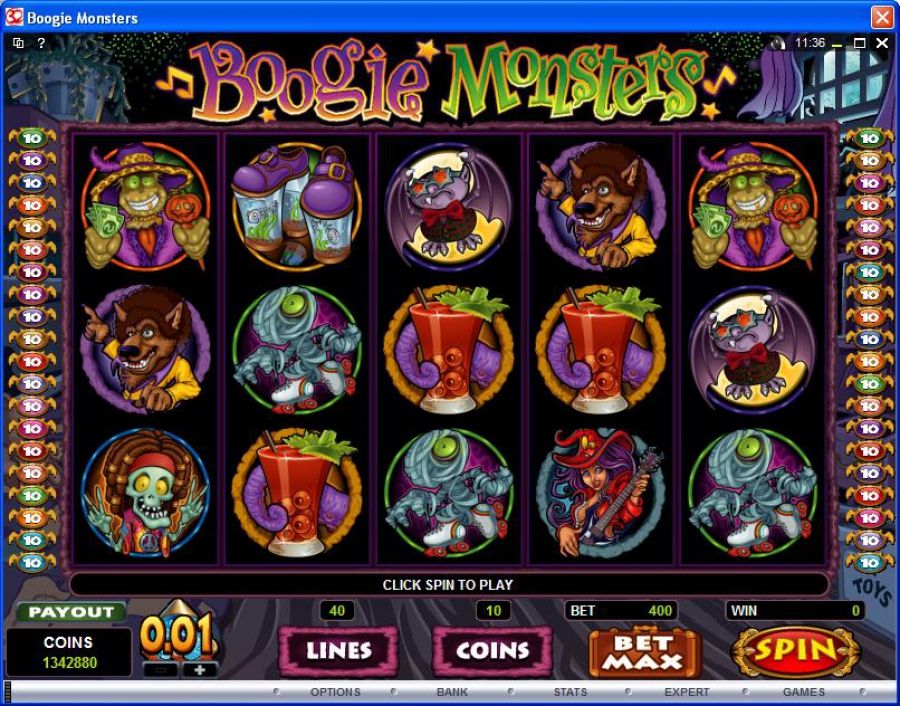Click the BET MAX button
The width and height of the screenshot is (900, 706).
[645, 652]
